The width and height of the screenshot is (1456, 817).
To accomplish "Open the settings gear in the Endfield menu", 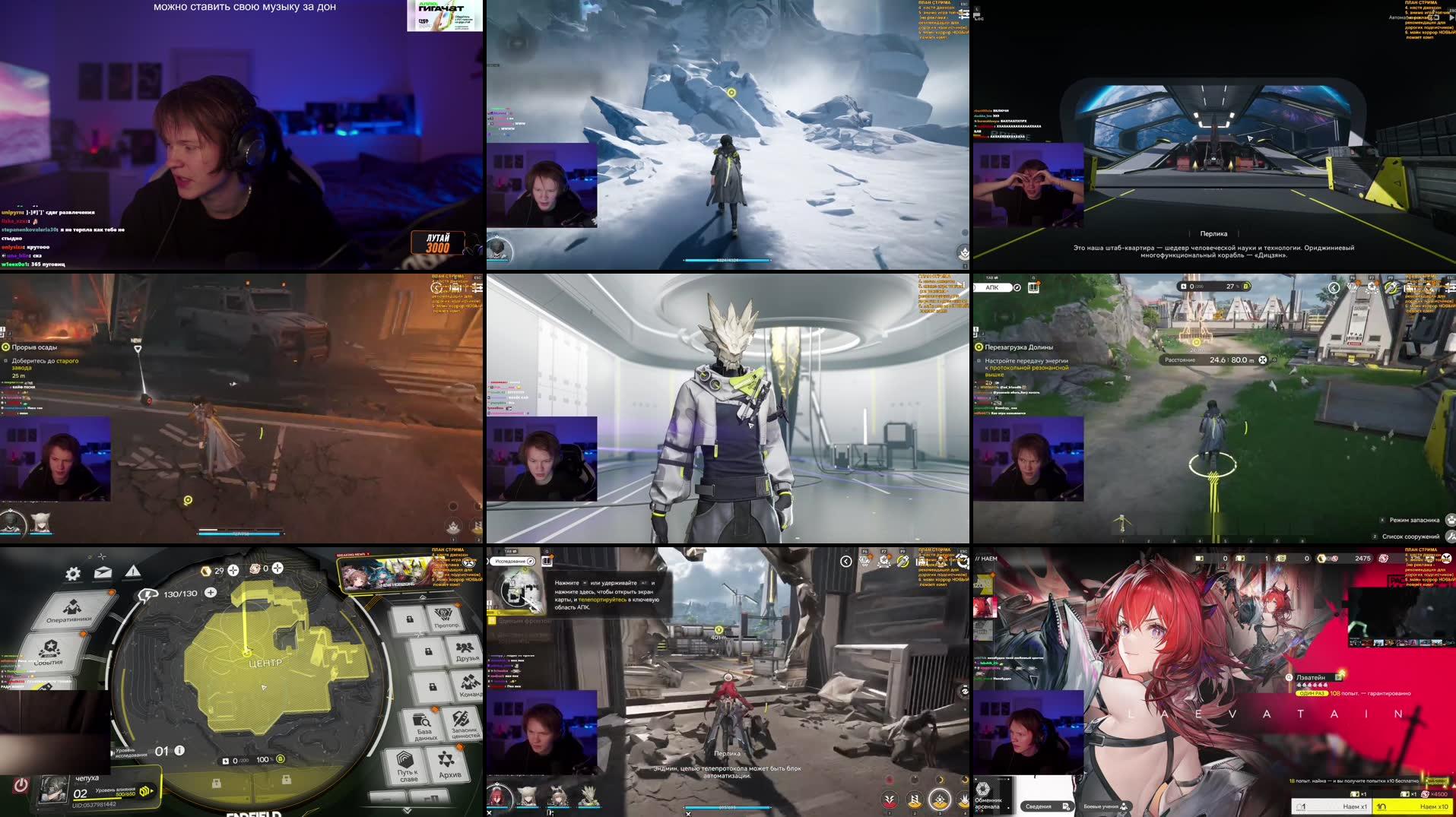I will coord(73,573).
